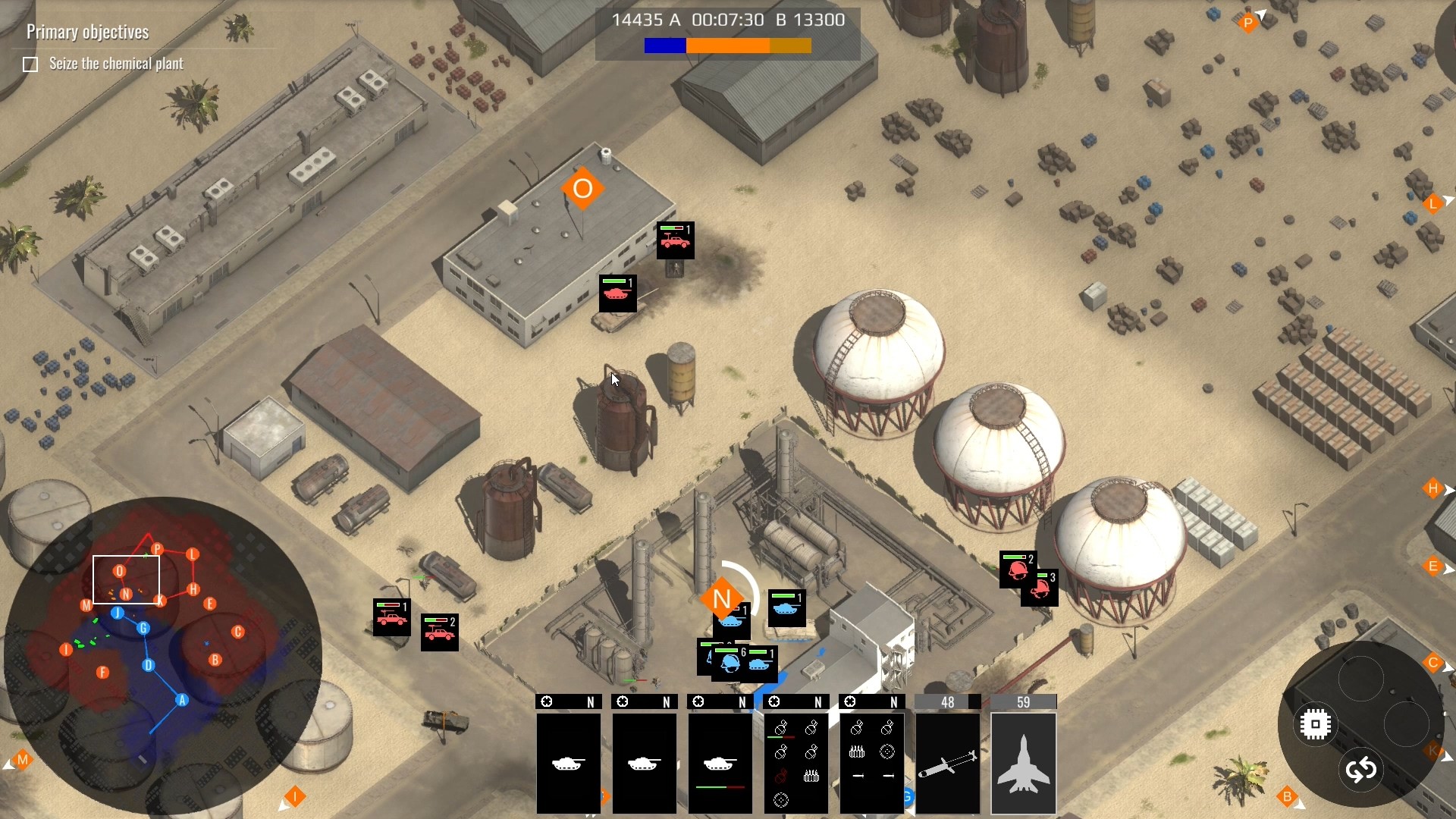Click the microchip icon in the command wheel

click(1316, 724)
